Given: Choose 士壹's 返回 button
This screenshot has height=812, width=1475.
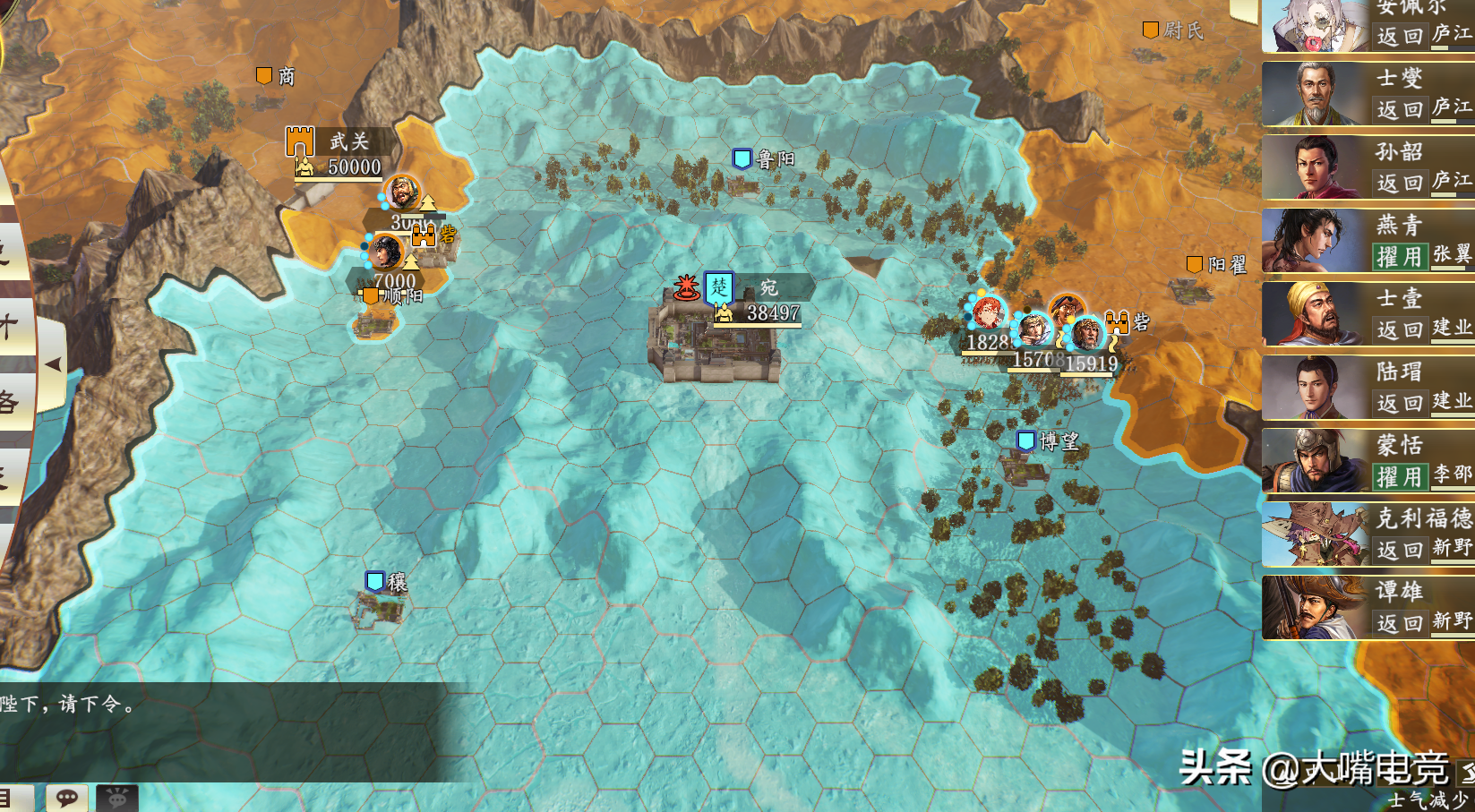Looking at the screenshot, I should (x=1400, y=330).
